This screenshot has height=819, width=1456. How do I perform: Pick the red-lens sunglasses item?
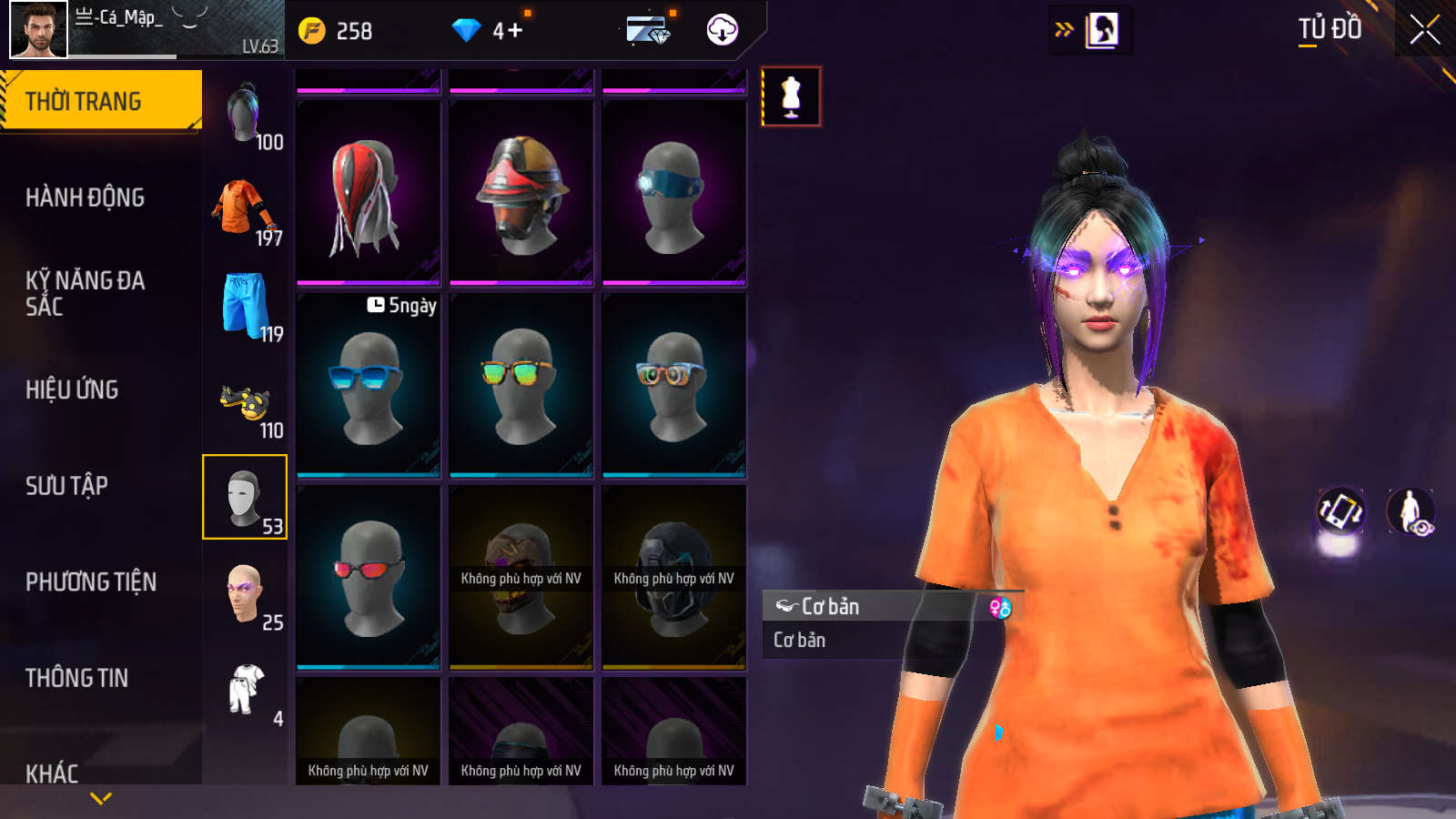tap(369, 577)
